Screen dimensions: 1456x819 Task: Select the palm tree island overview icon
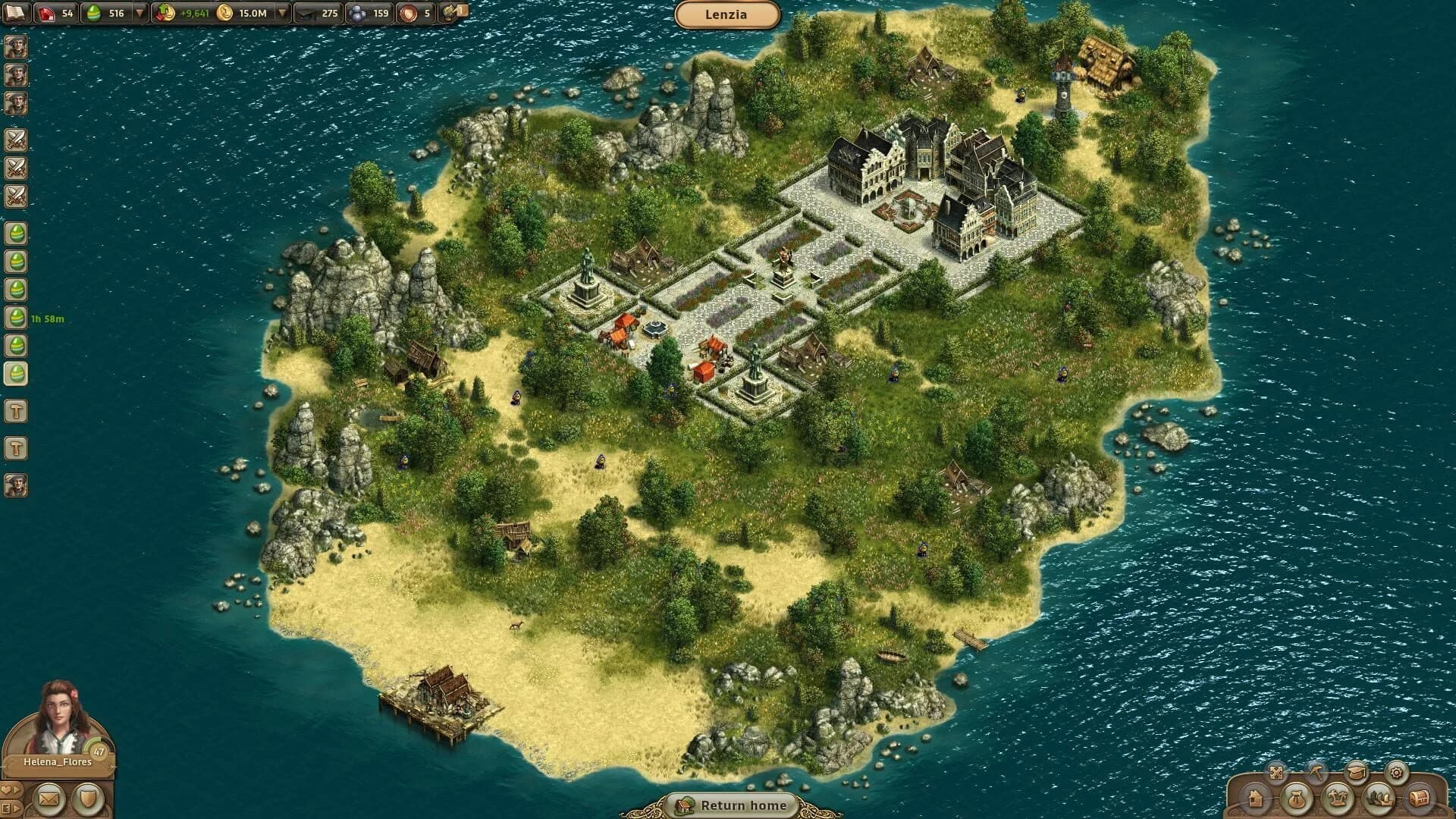tap(1338, 798)
